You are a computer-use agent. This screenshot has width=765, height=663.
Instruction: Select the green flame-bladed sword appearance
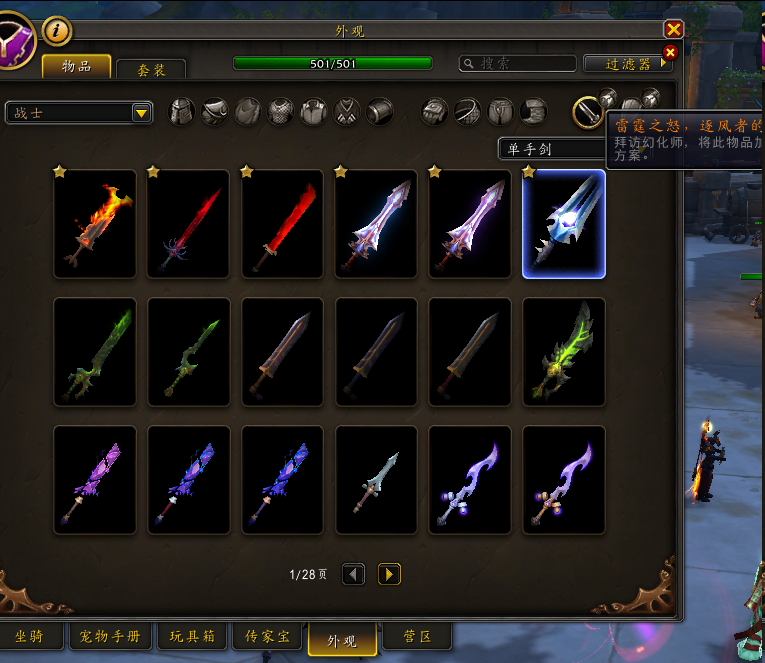coord(564,352)
